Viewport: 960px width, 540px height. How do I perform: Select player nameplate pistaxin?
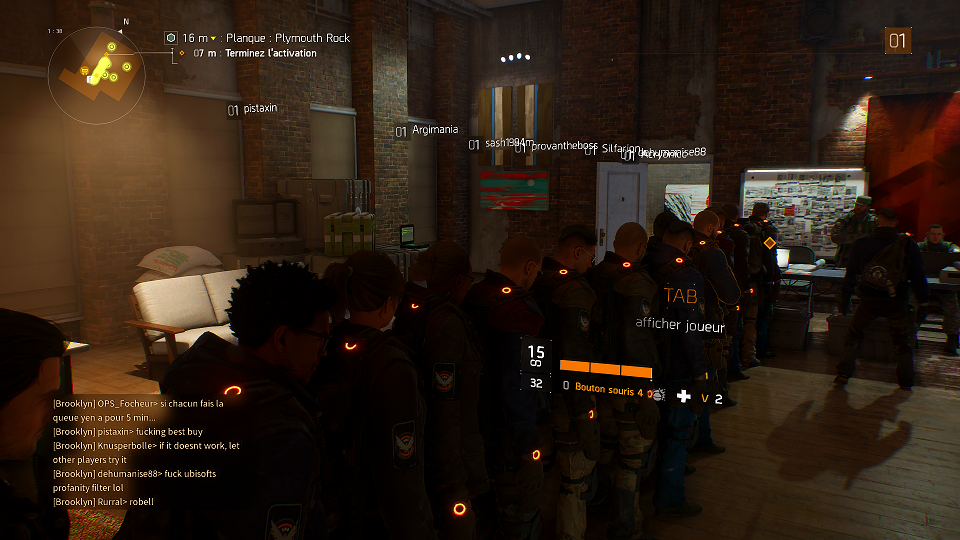[259, 109]
